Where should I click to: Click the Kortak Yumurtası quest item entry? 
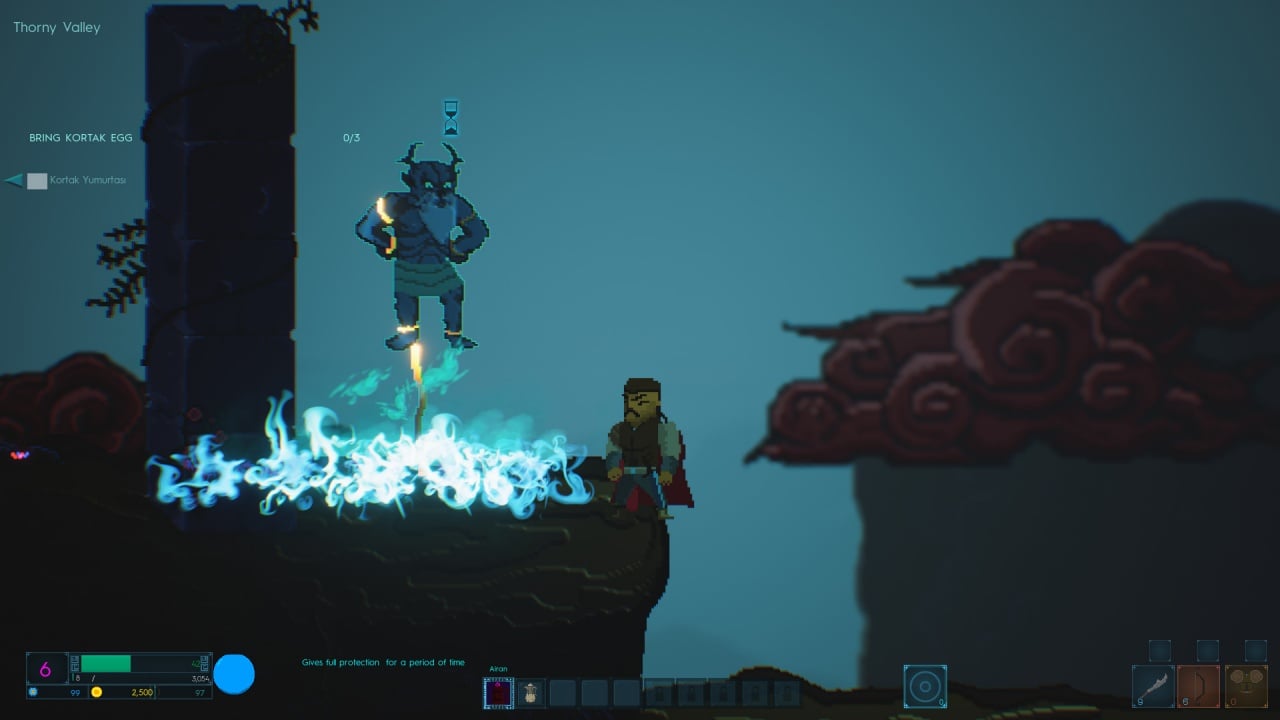[88, 181]
